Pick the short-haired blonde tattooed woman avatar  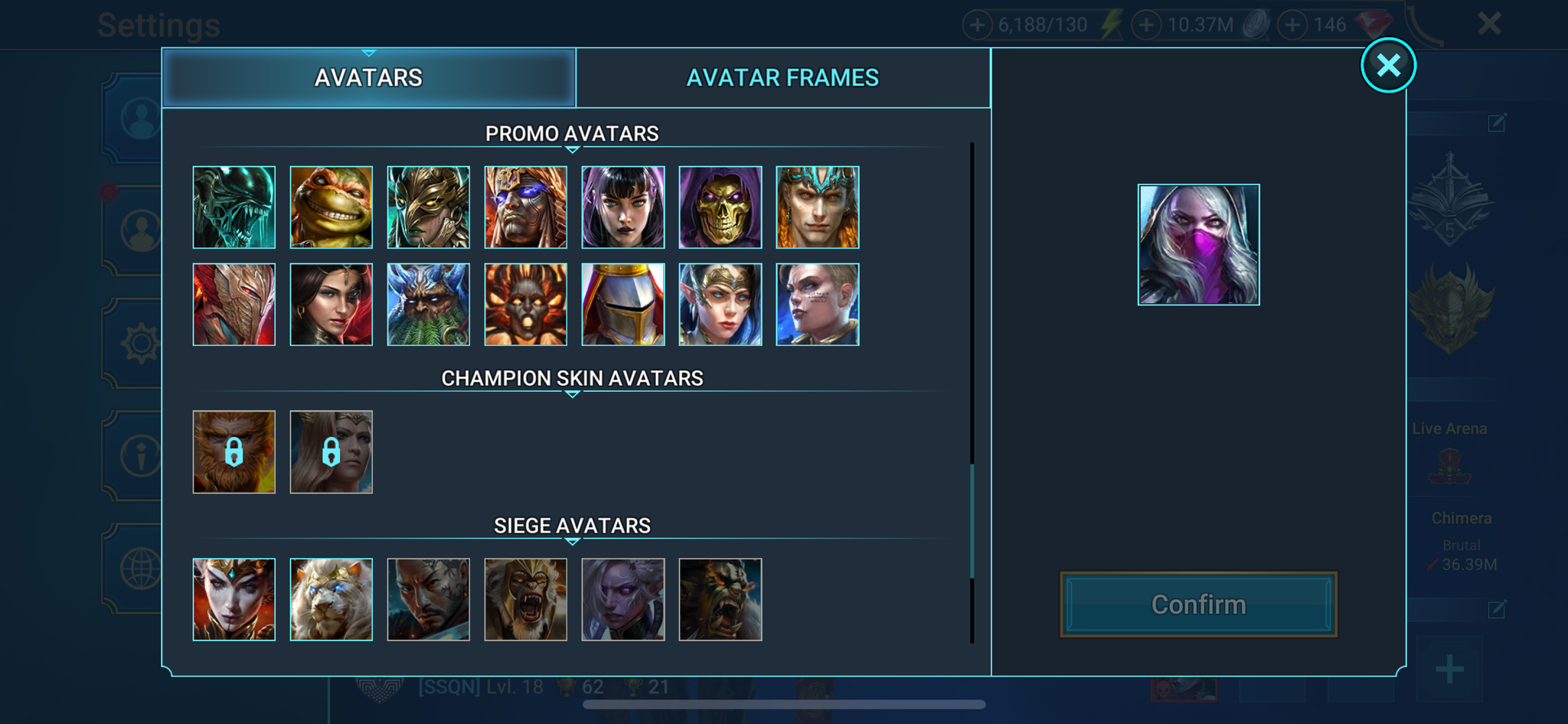(818, 305)
